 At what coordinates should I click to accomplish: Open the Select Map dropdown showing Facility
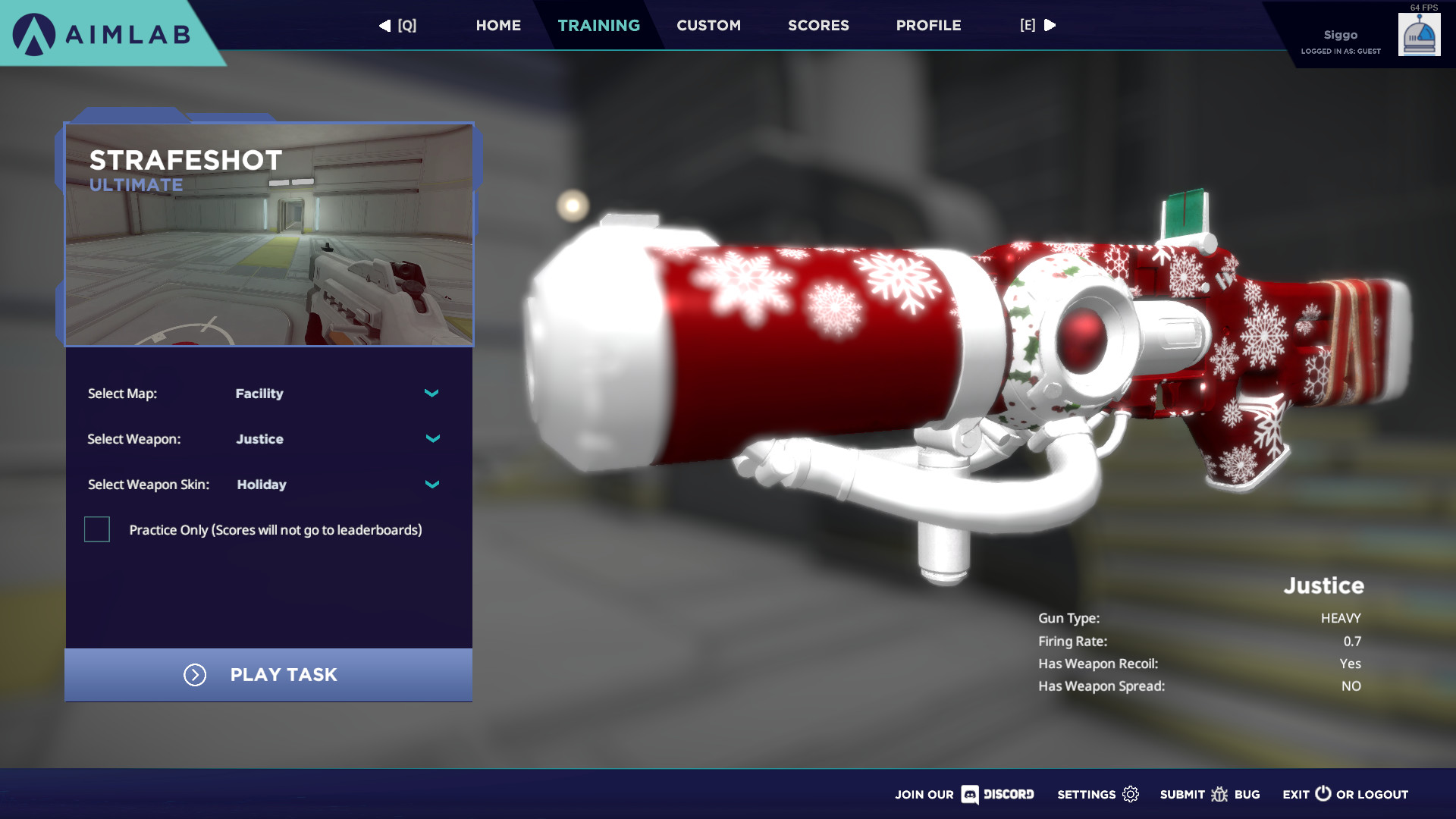[x=431, y=394]
